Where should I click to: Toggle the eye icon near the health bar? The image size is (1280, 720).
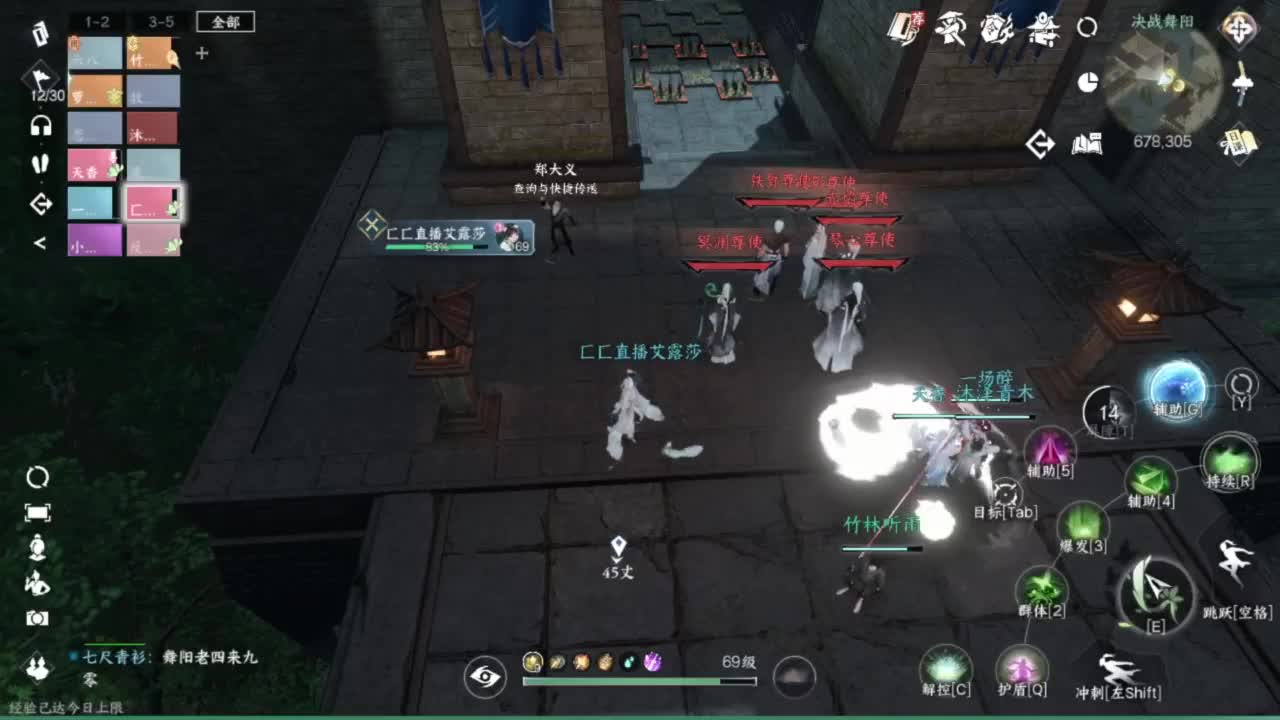click(x=487, y=678)
